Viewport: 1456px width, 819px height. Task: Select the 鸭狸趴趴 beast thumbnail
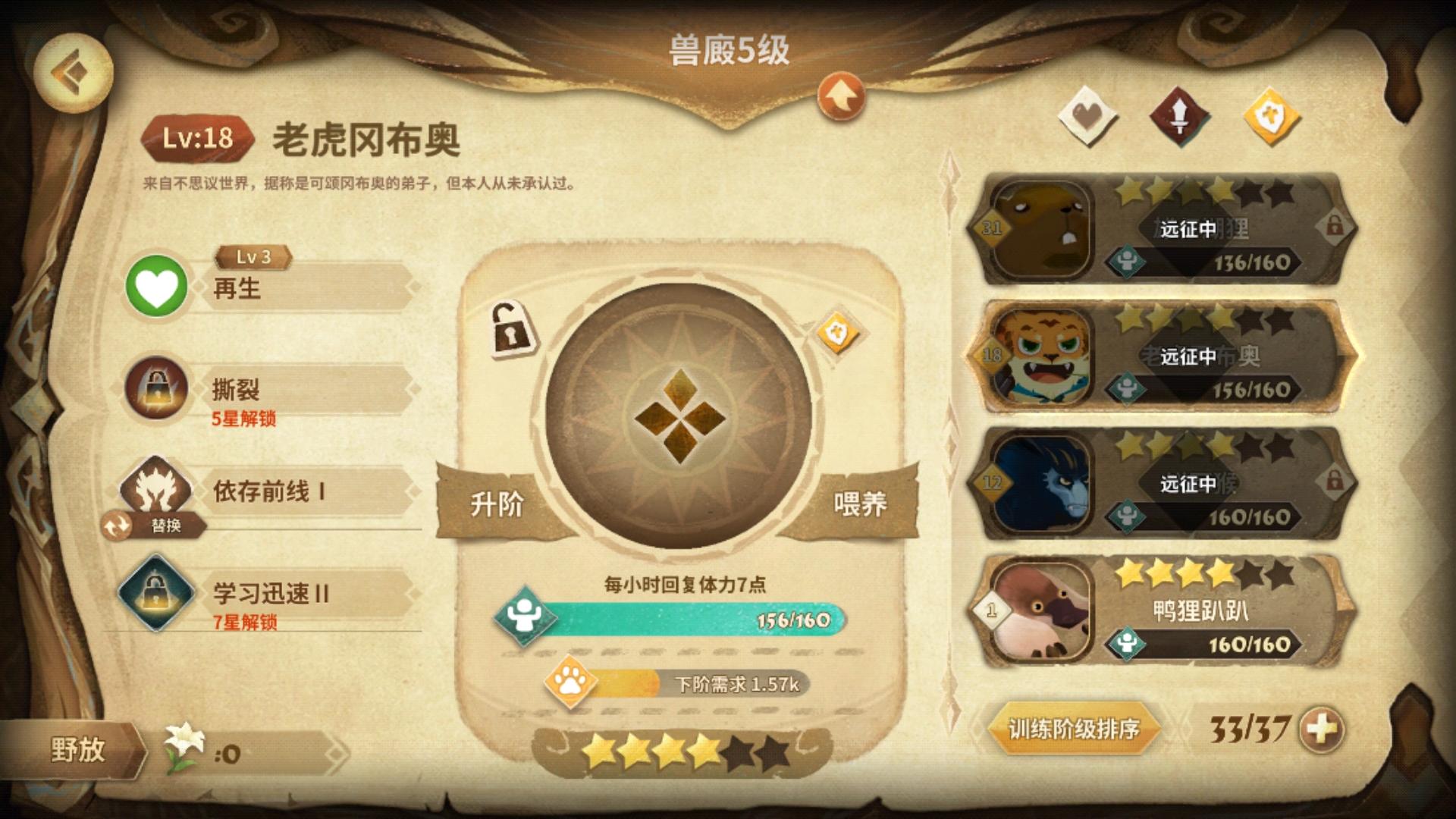(1041, 610)
